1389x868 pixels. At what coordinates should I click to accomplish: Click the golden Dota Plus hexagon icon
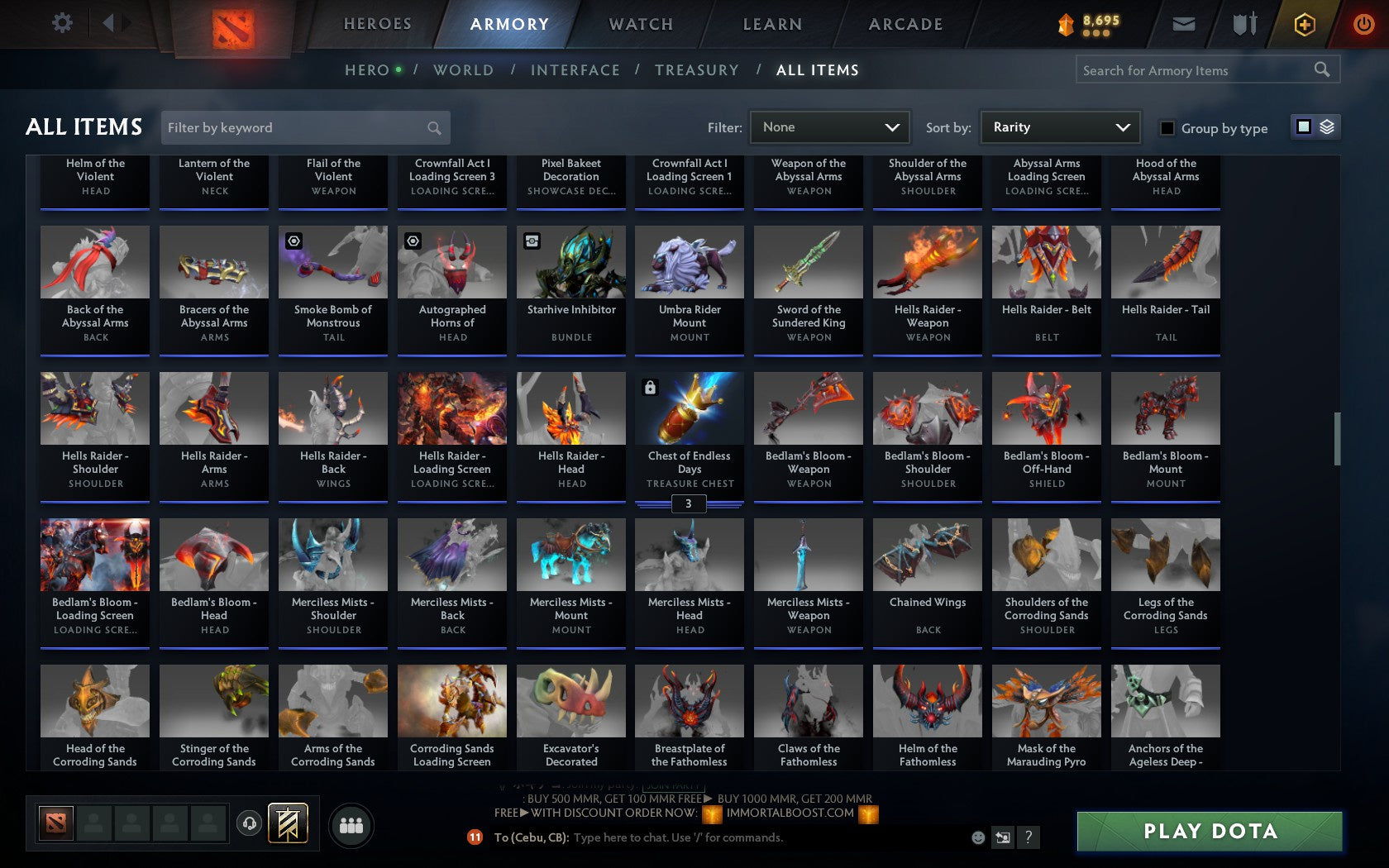point(1305,24)
